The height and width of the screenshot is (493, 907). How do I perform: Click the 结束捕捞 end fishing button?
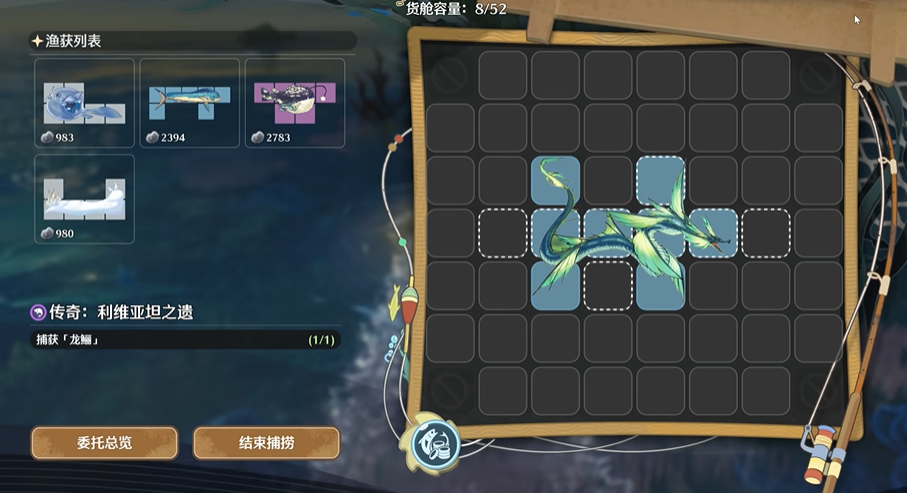tap(266, 442)
